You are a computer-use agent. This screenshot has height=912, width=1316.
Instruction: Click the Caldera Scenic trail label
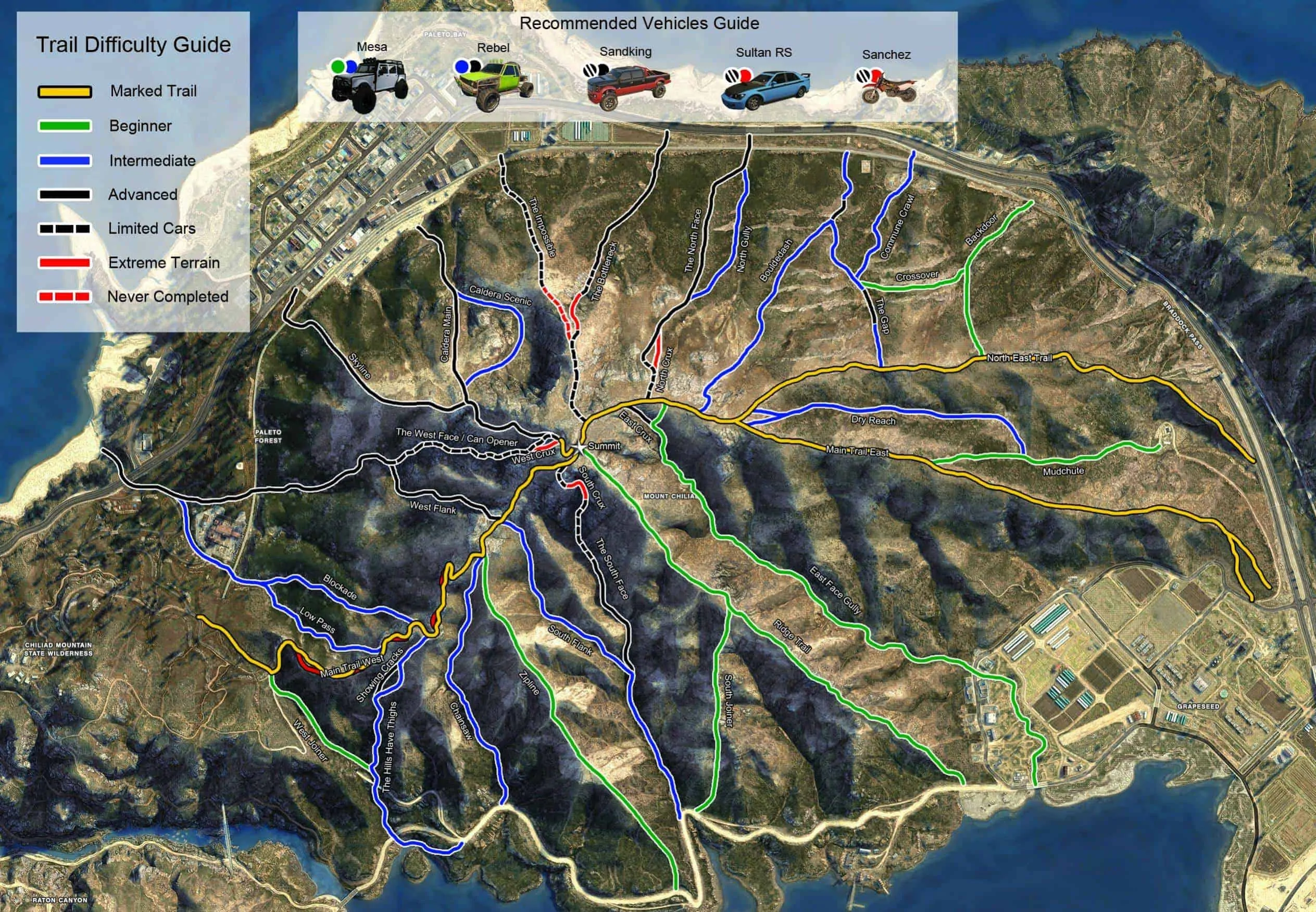point(500,295)
